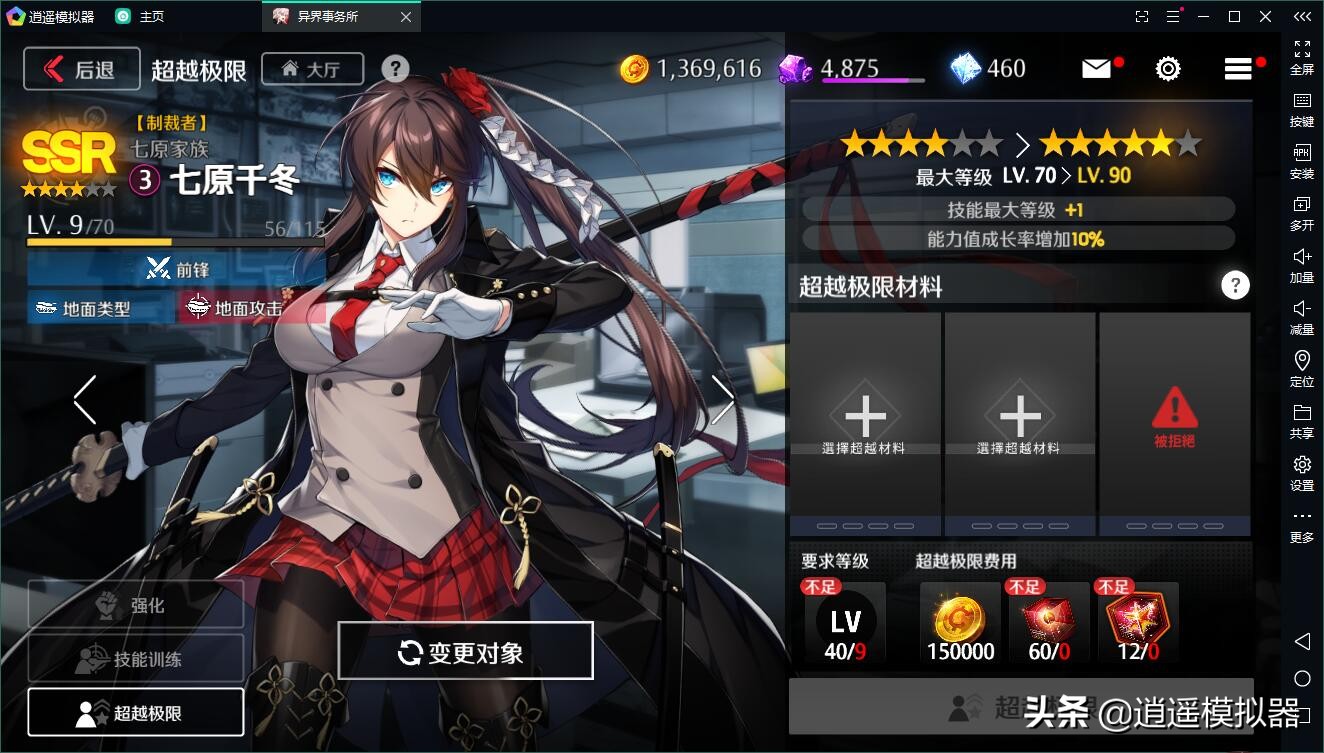This screenshot has width=1324, height=753.
Task: Close the 异界事务所 emulator tab
Action: click(405, 17)
